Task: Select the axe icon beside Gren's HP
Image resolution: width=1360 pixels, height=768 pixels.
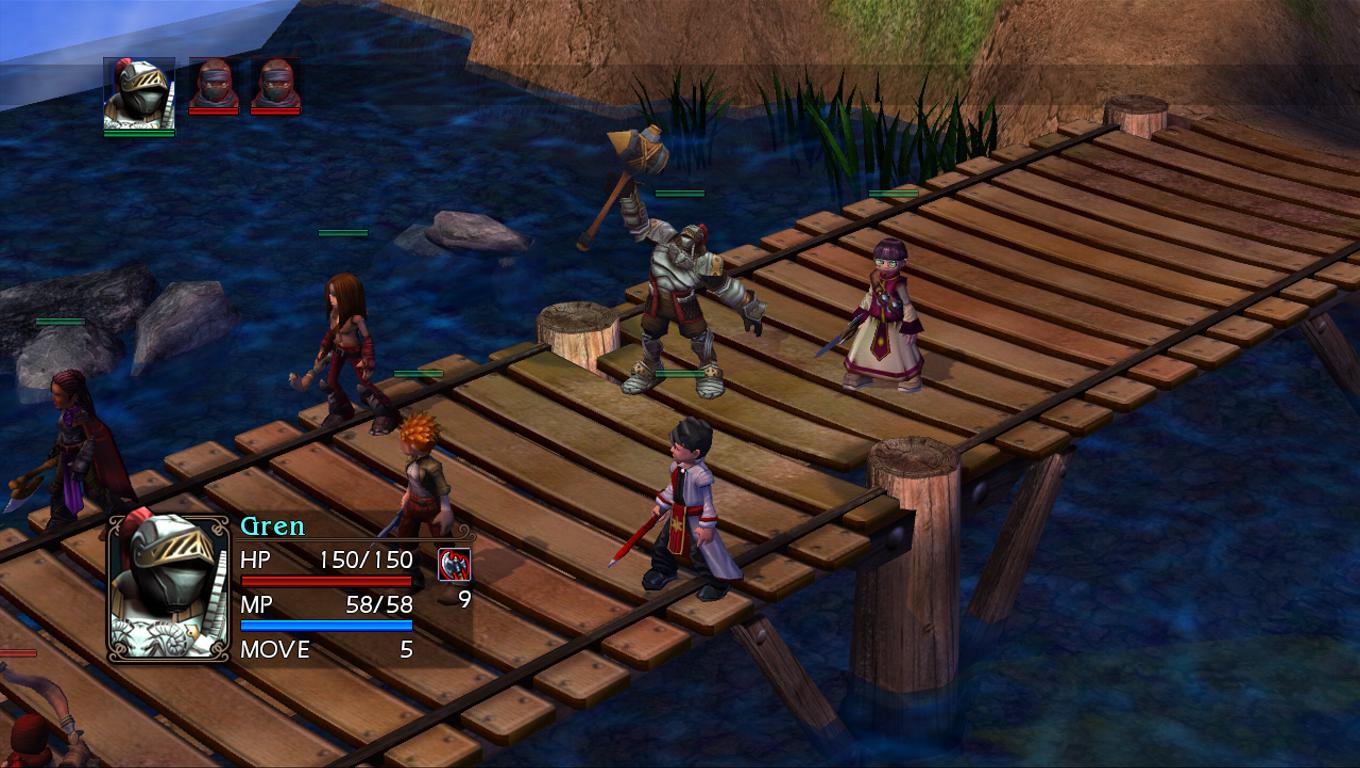Action: tap(454, 565)
